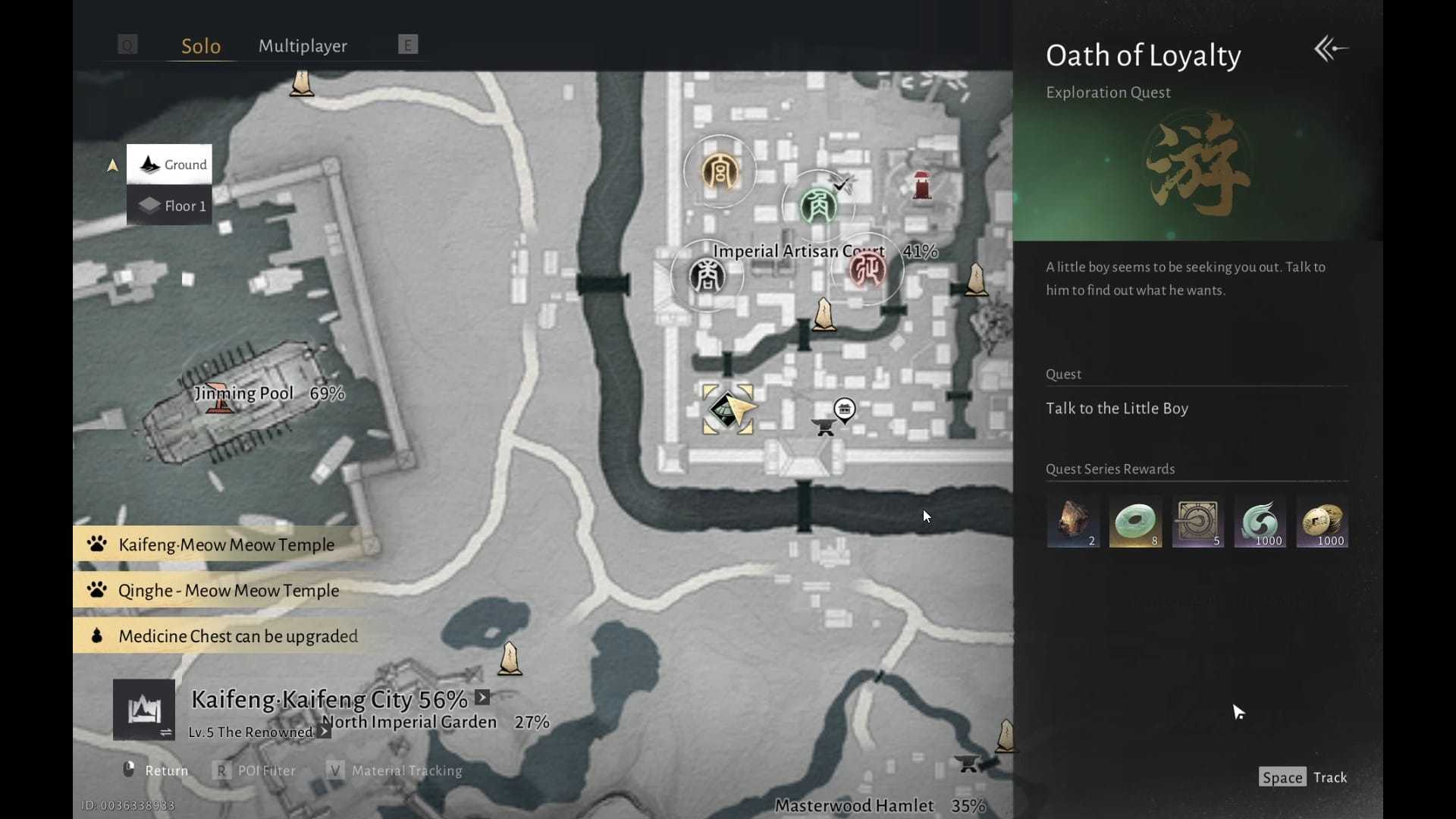Click the blacksmith anvil map marker
Viewport: 1456px width, 819px height.
pos(824,428)
